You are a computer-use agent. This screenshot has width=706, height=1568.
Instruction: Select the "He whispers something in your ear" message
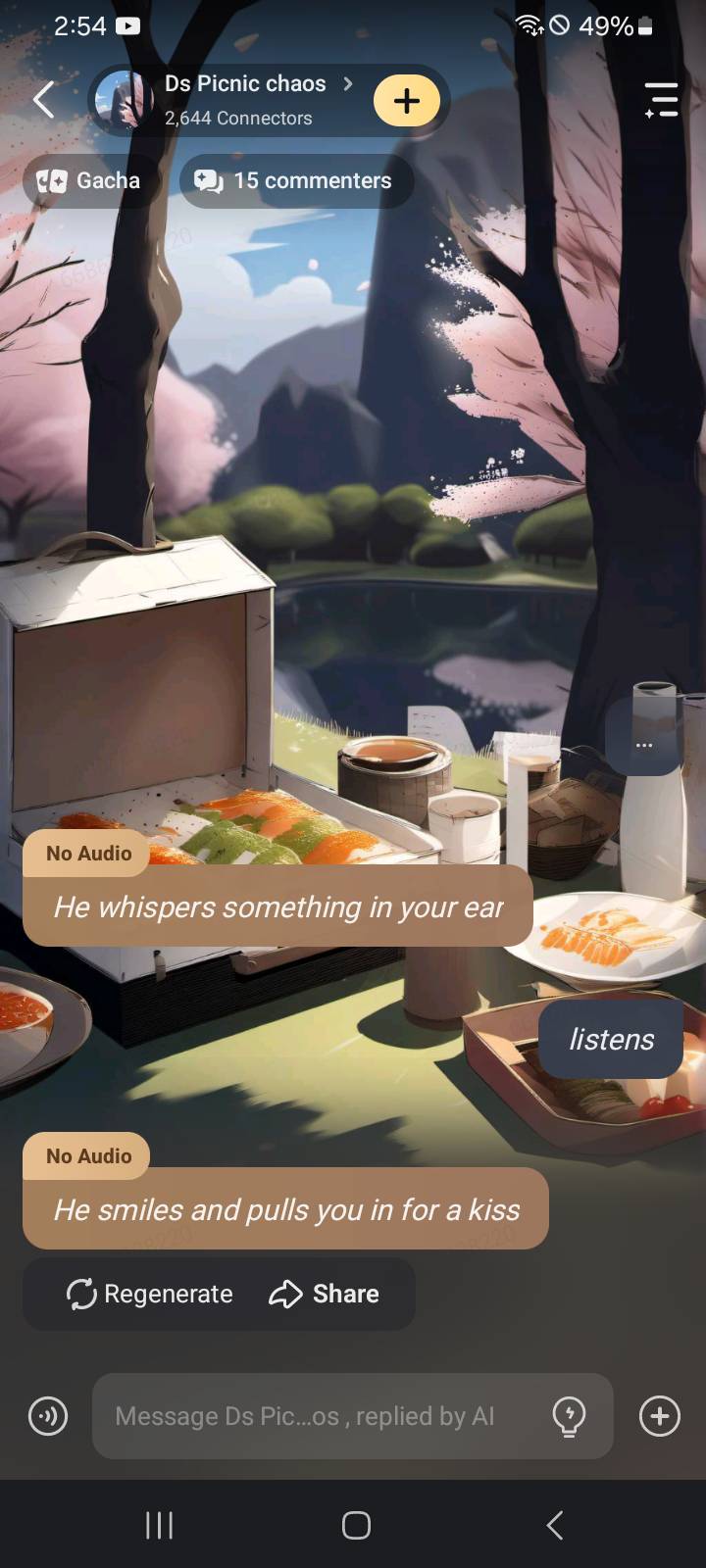pyautogui.click(x=278, y=906)
